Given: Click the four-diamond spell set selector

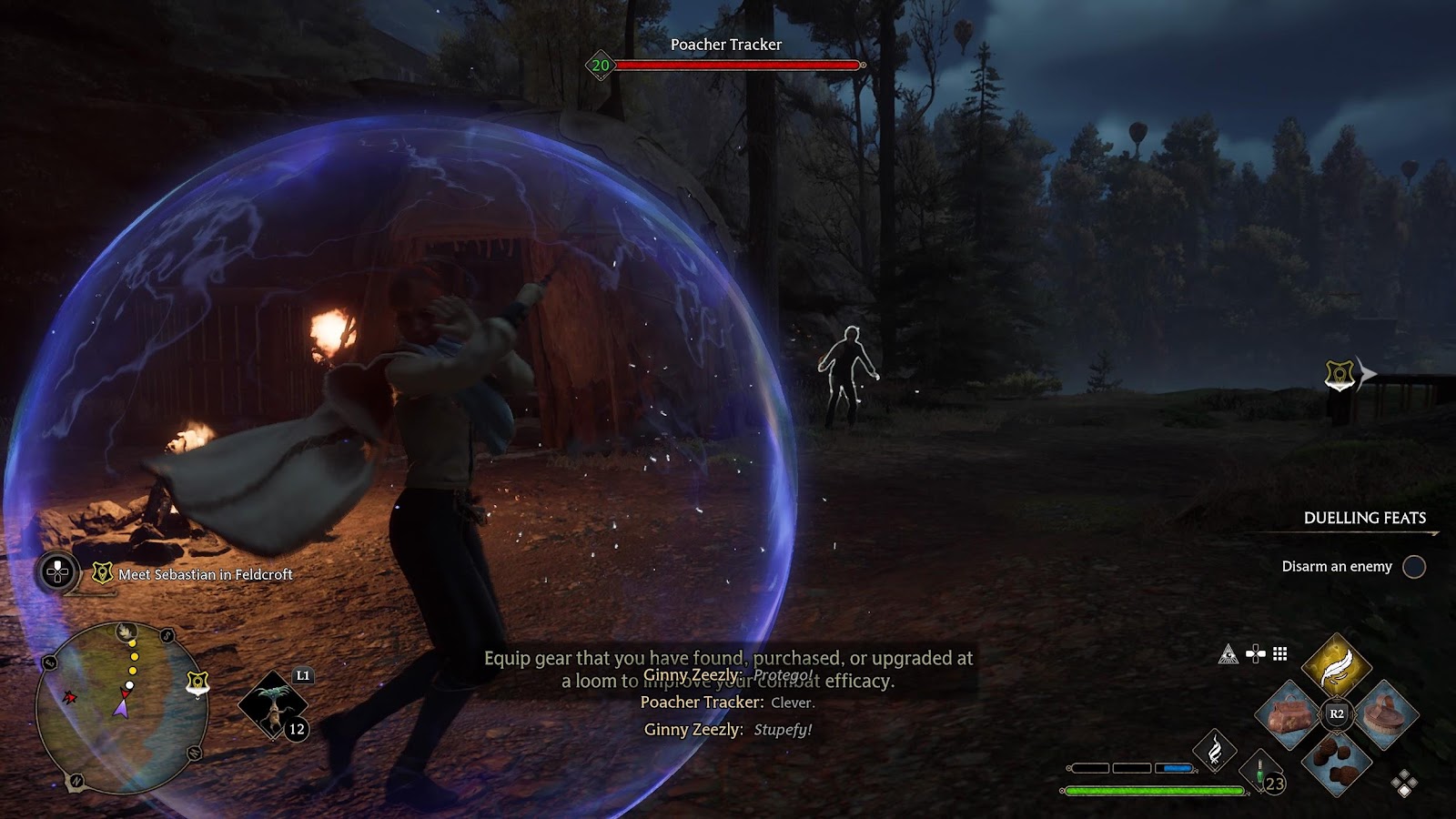Looking at the screenshot, I should click(1404, 783).
